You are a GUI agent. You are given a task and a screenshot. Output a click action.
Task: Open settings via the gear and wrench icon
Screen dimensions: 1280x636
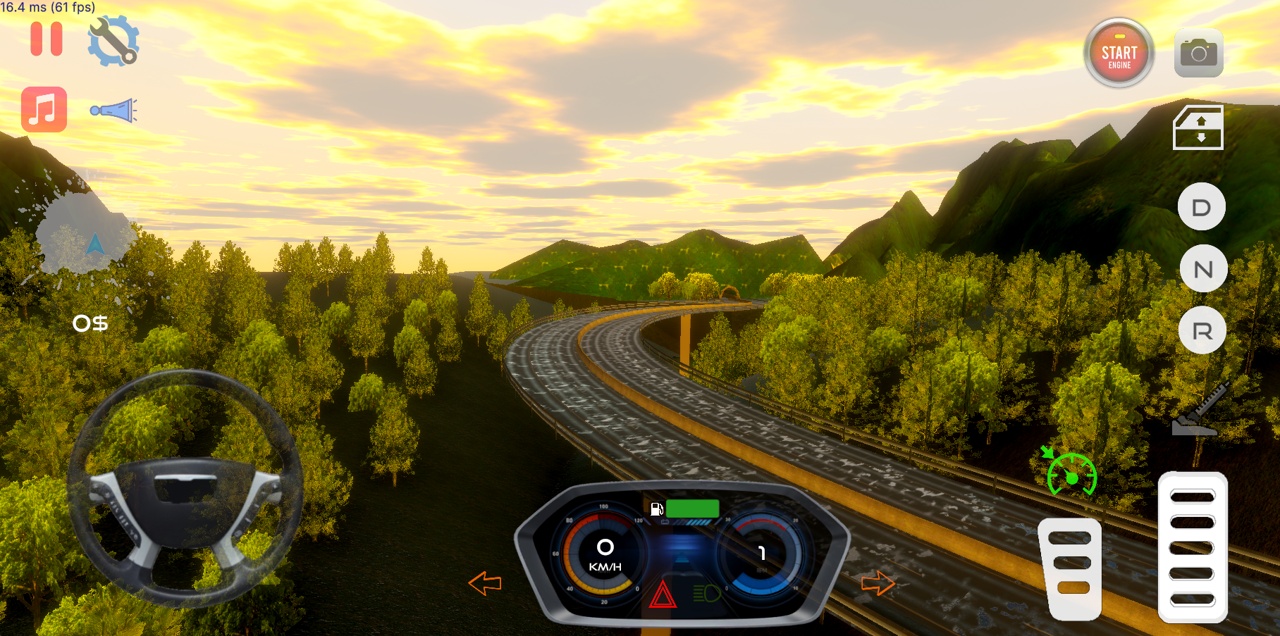point(113,41)
